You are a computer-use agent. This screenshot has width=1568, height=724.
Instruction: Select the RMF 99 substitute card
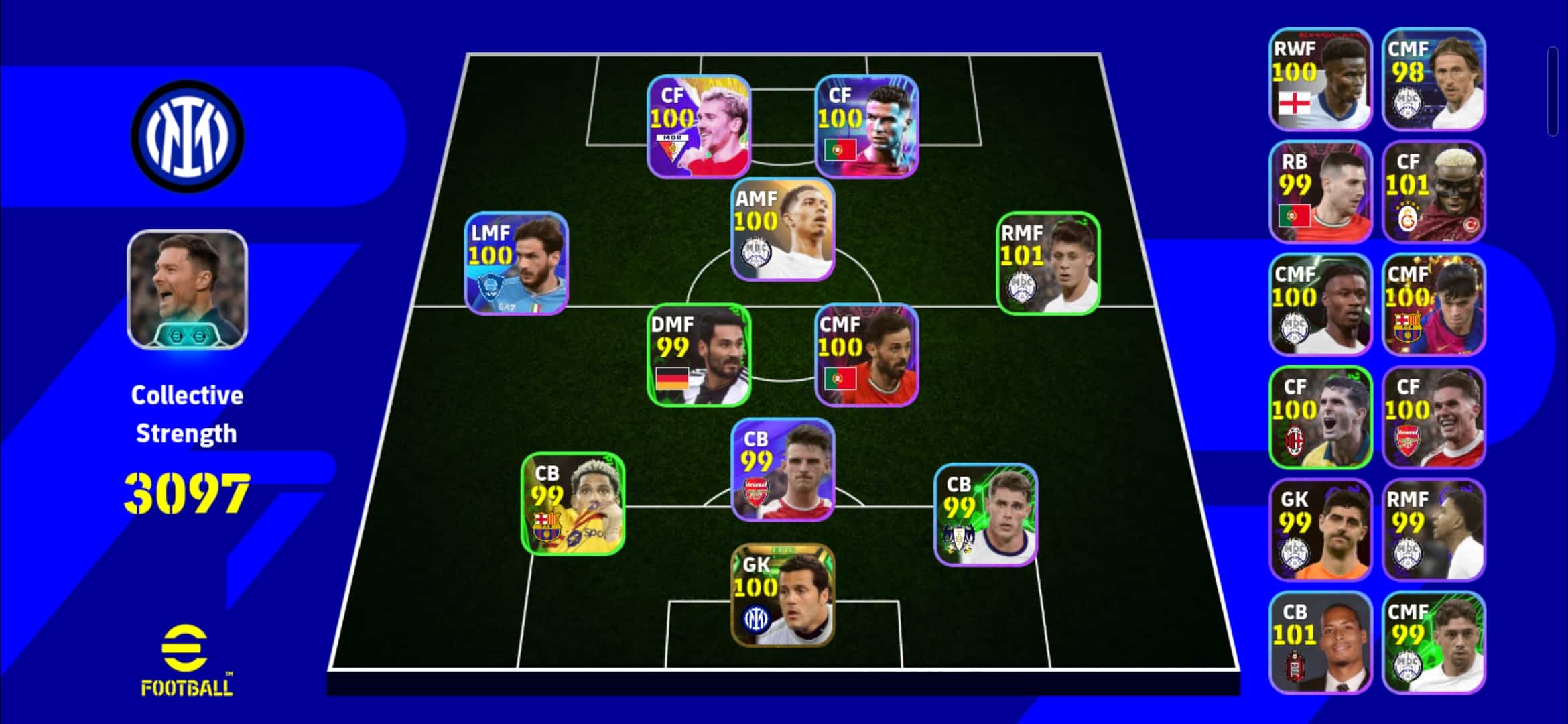click(x=1433, y=530)
